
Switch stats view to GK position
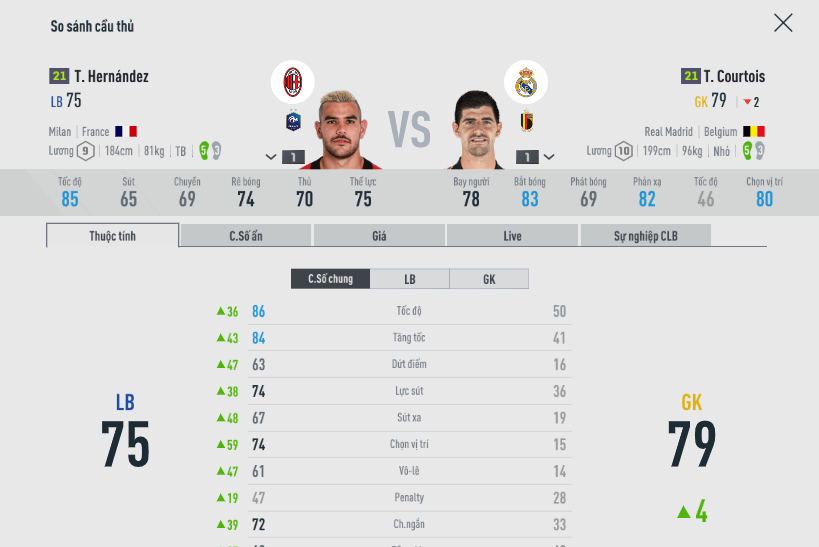pyautogui.click(x=489, y=279)
